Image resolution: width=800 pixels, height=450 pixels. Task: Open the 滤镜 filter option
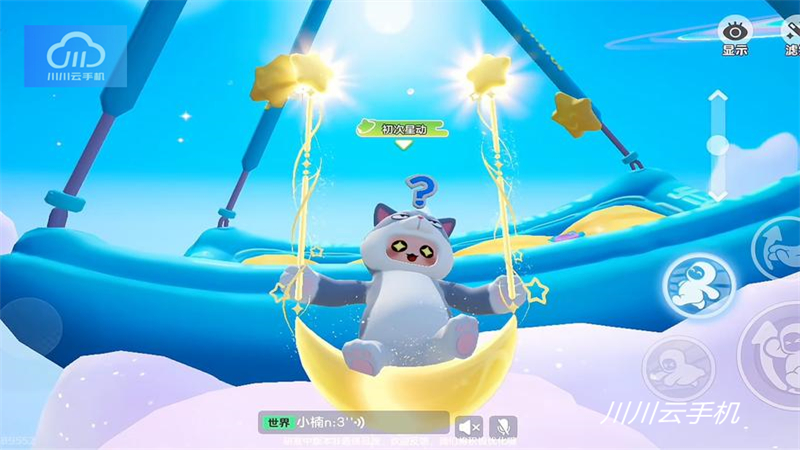click(790, 36)
